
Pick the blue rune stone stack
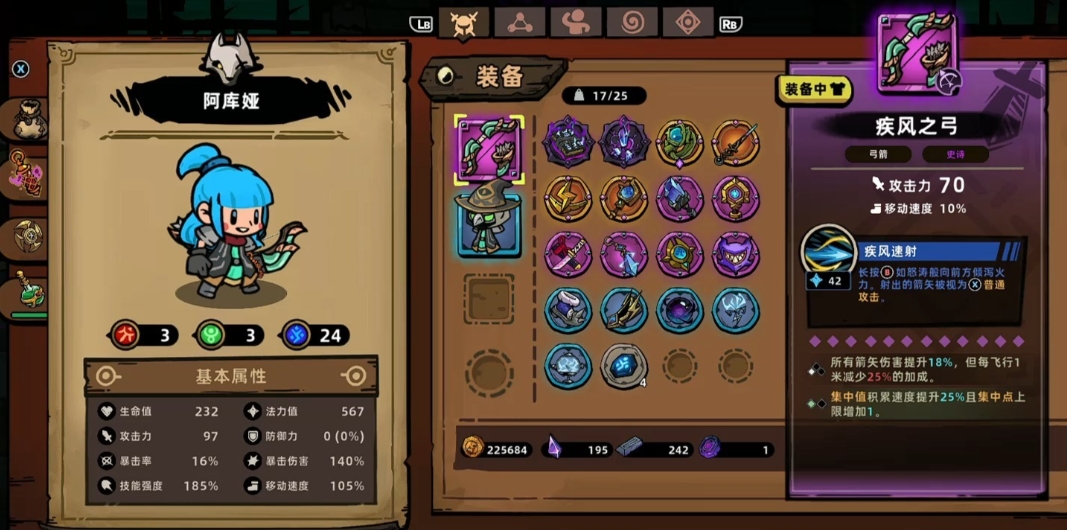point(624,366)
